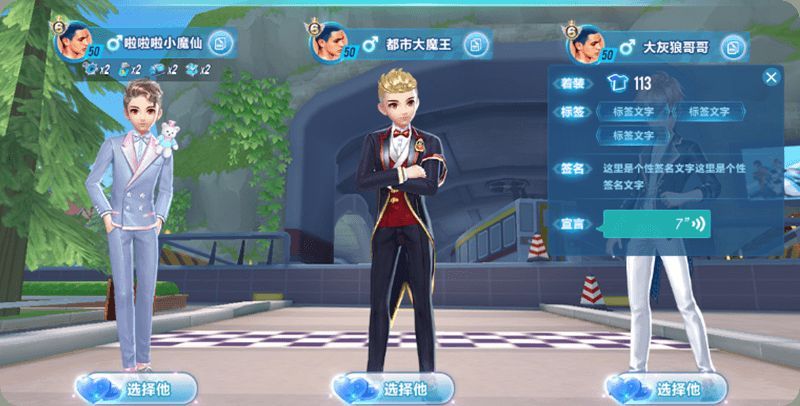Open profile details icon beside 都市大魔王
The image size is (800, 406).
(477, 45)
